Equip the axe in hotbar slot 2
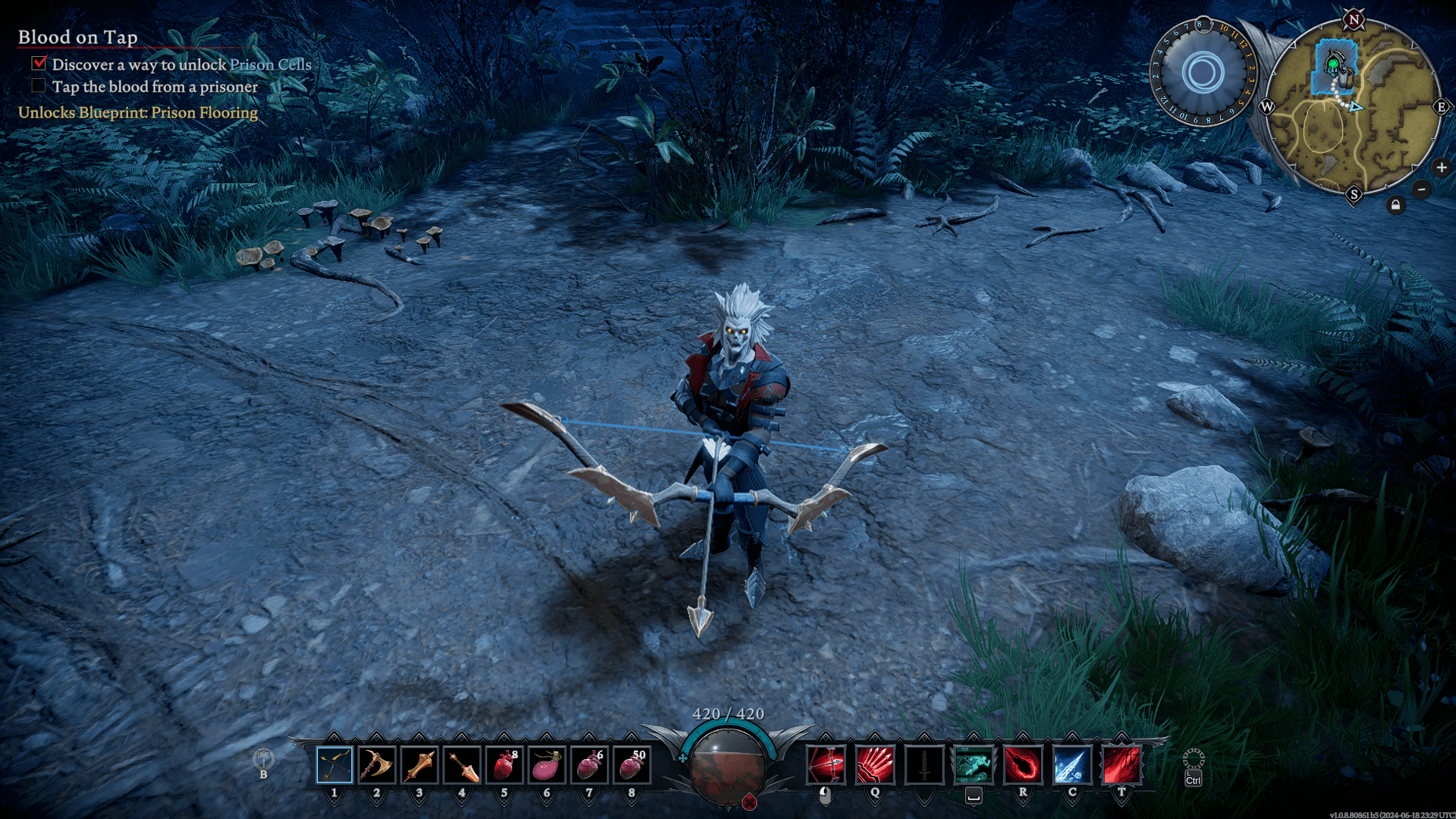The height and width of the screenshot is (819, 1456). tap(377, 765)
